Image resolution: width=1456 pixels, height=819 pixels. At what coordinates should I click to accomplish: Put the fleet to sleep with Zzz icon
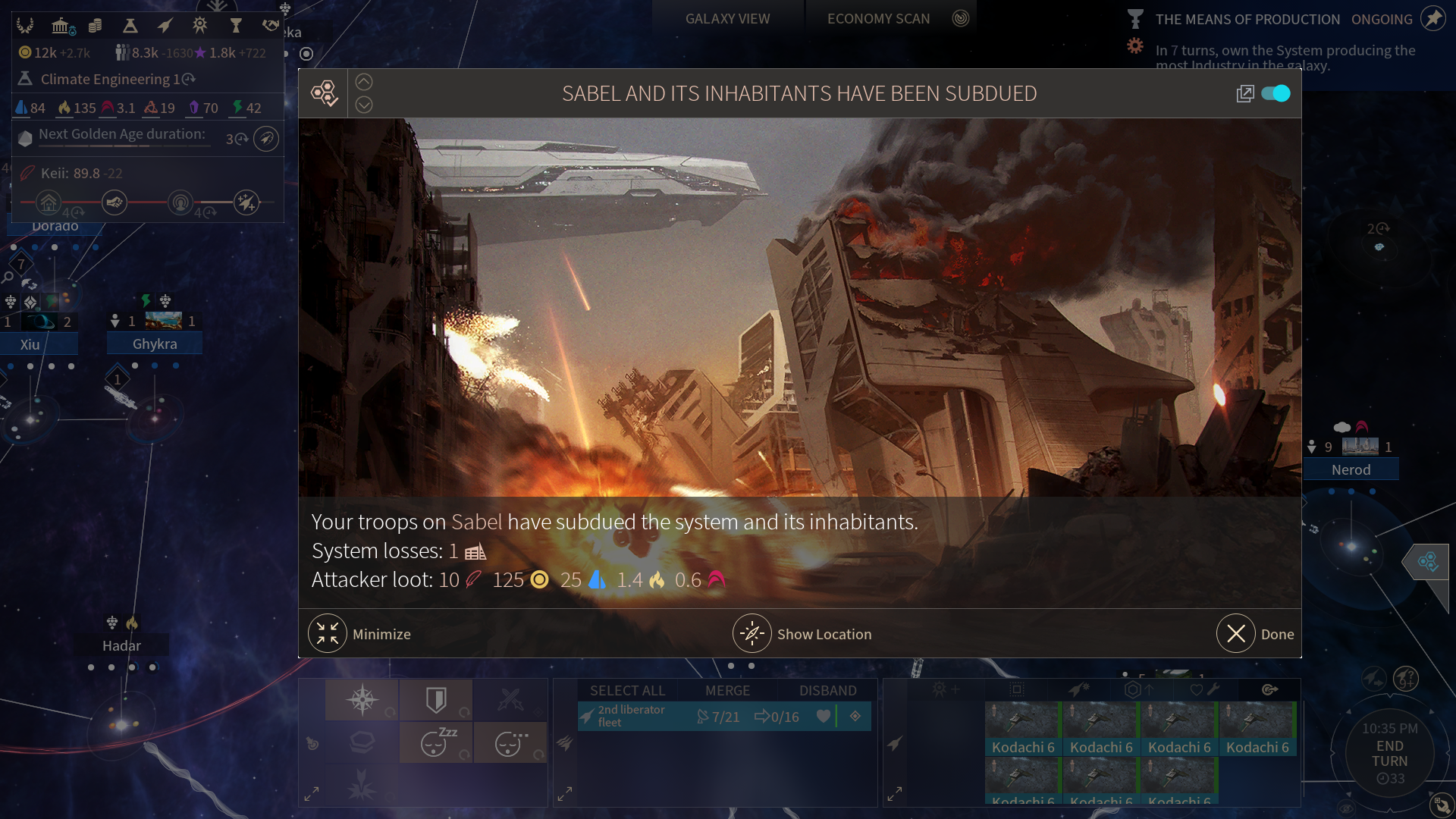(436, 743)
